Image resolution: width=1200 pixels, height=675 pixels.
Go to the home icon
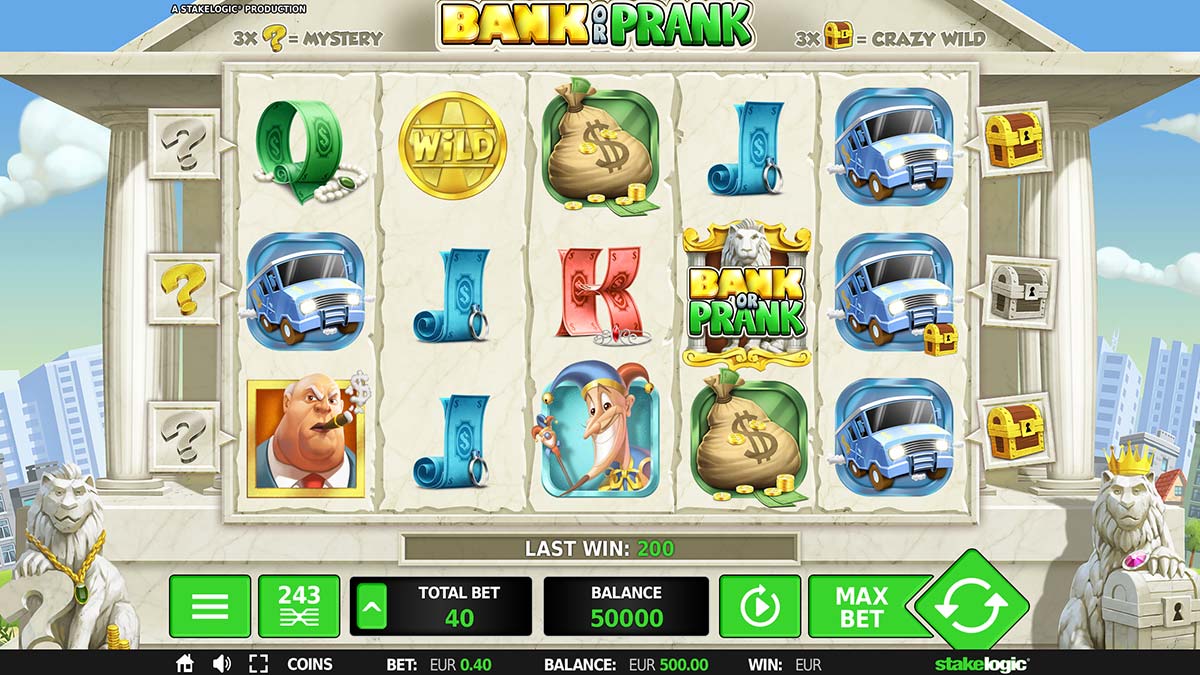pos(185,664)
